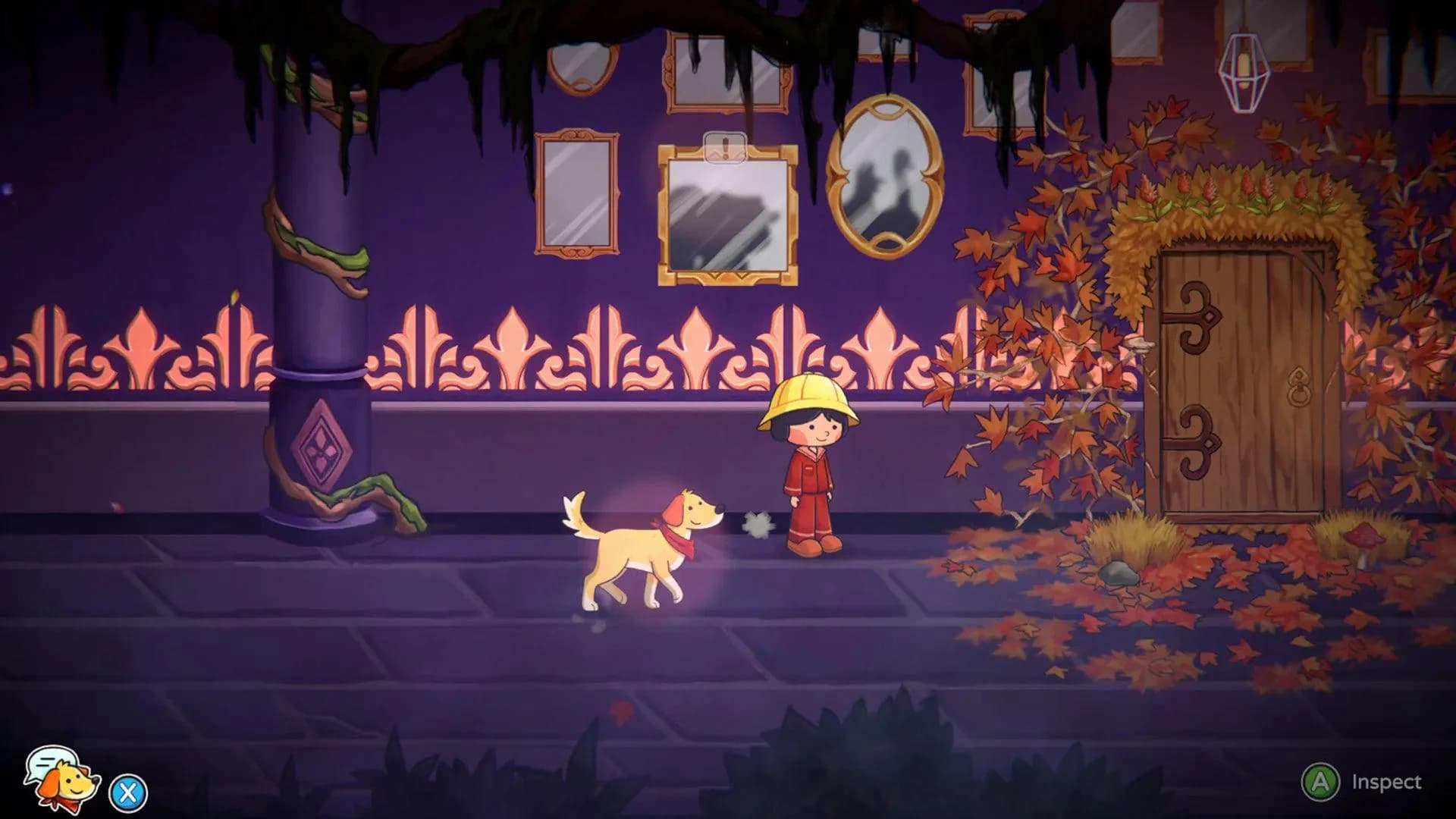Select the hanging lantern in the top right
Image resolution: width=1456 pixels, height=819 pixels.
click(1246, 72)
